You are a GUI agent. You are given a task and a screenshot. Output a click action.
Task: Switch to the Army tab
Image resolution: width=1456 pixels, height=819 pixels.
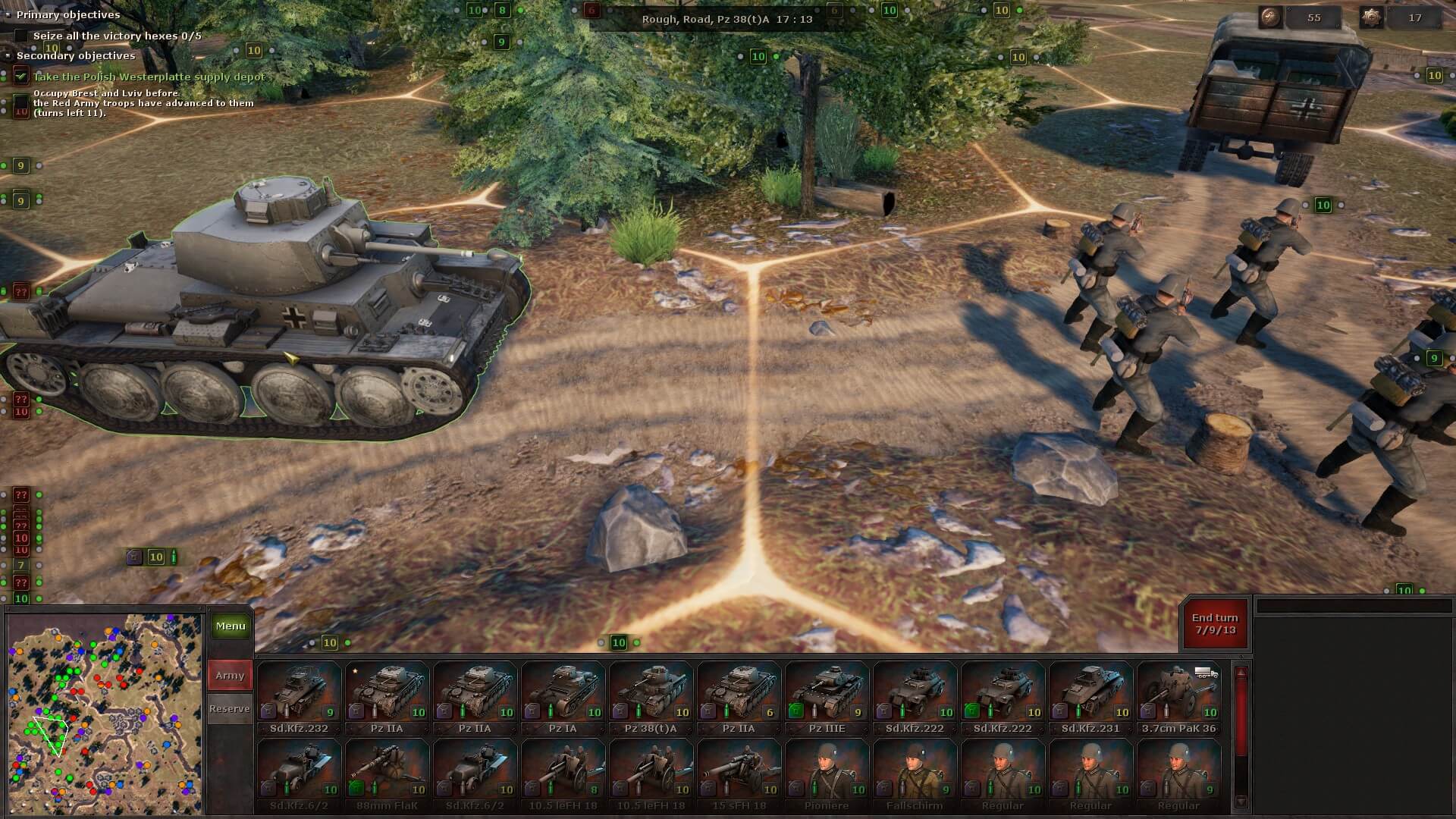pos(230,676)
